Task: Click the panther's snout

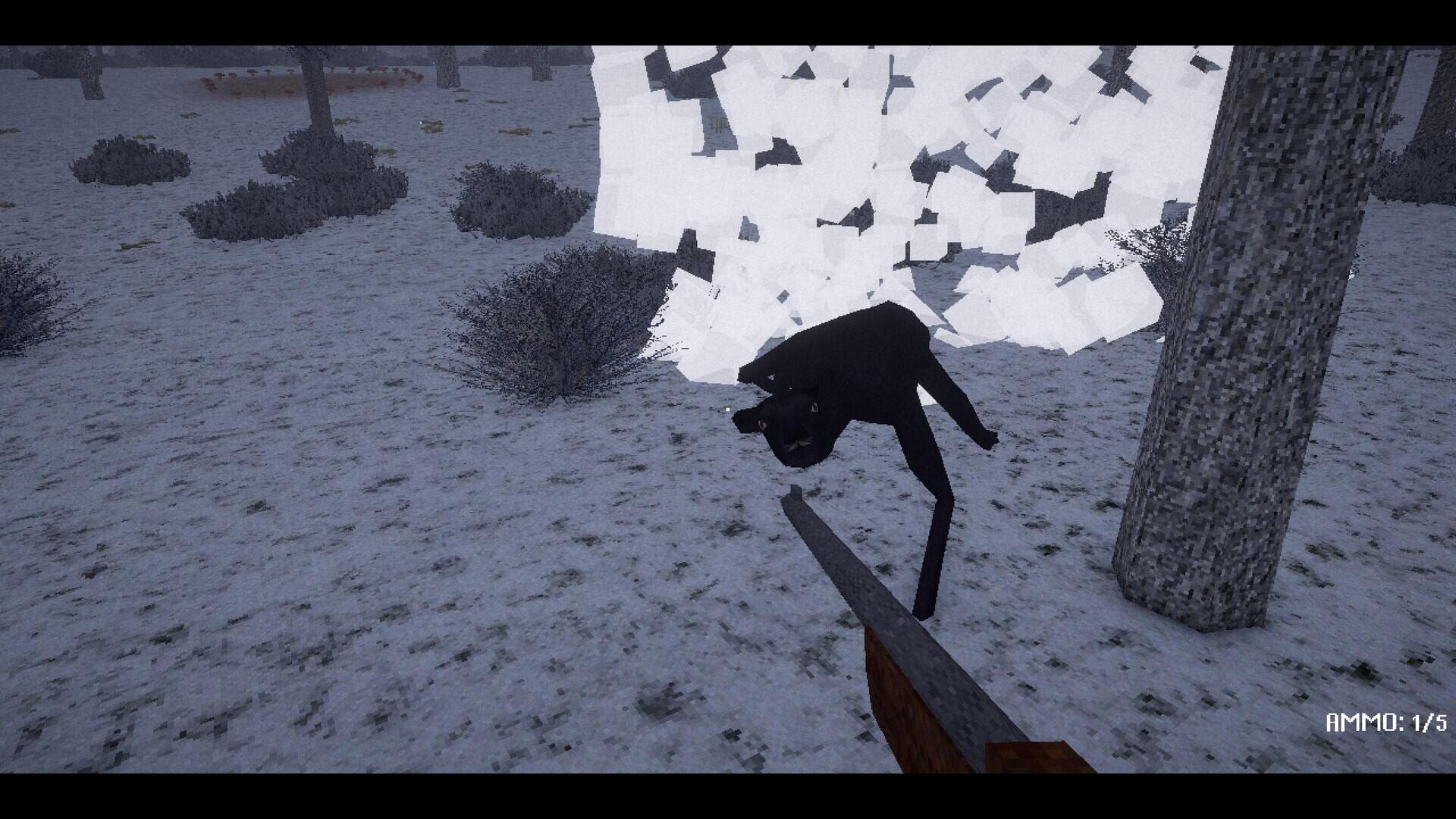Action: 797,446
